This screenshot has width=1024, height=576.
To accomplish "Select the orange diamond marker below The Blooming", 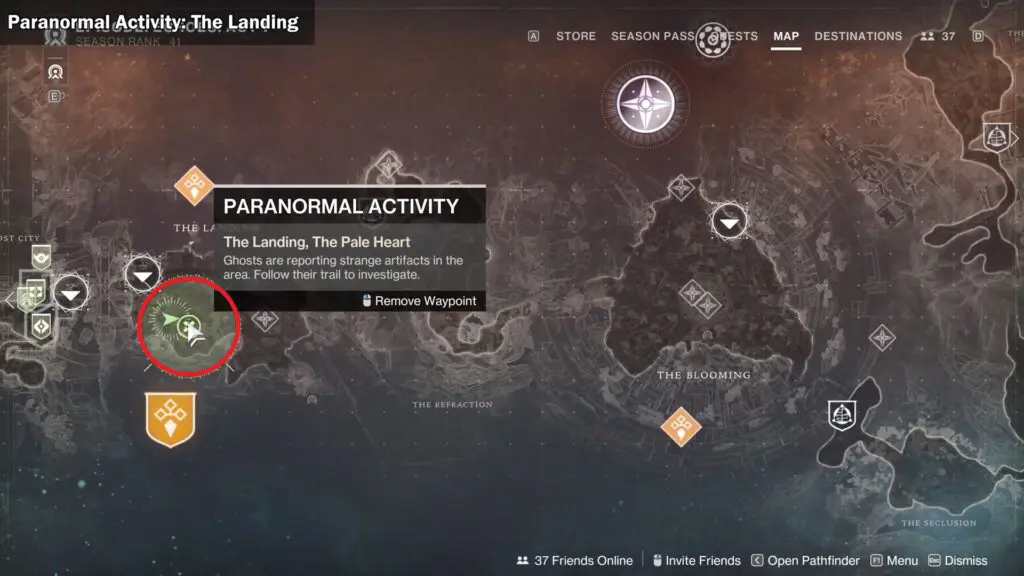I will click(681, 427).
